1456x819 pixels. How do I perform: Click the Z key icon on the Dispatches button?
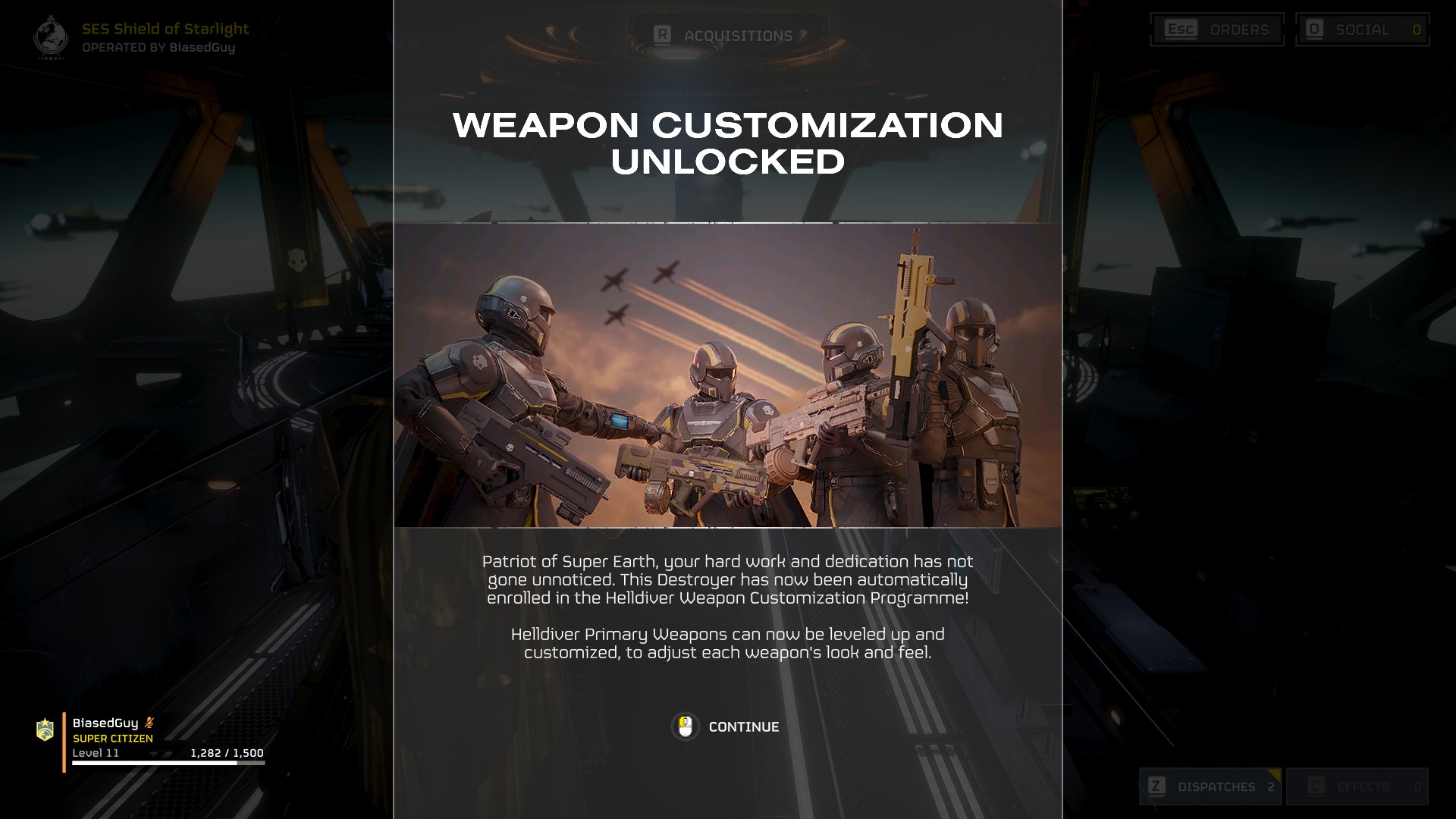pos(1157,787)
